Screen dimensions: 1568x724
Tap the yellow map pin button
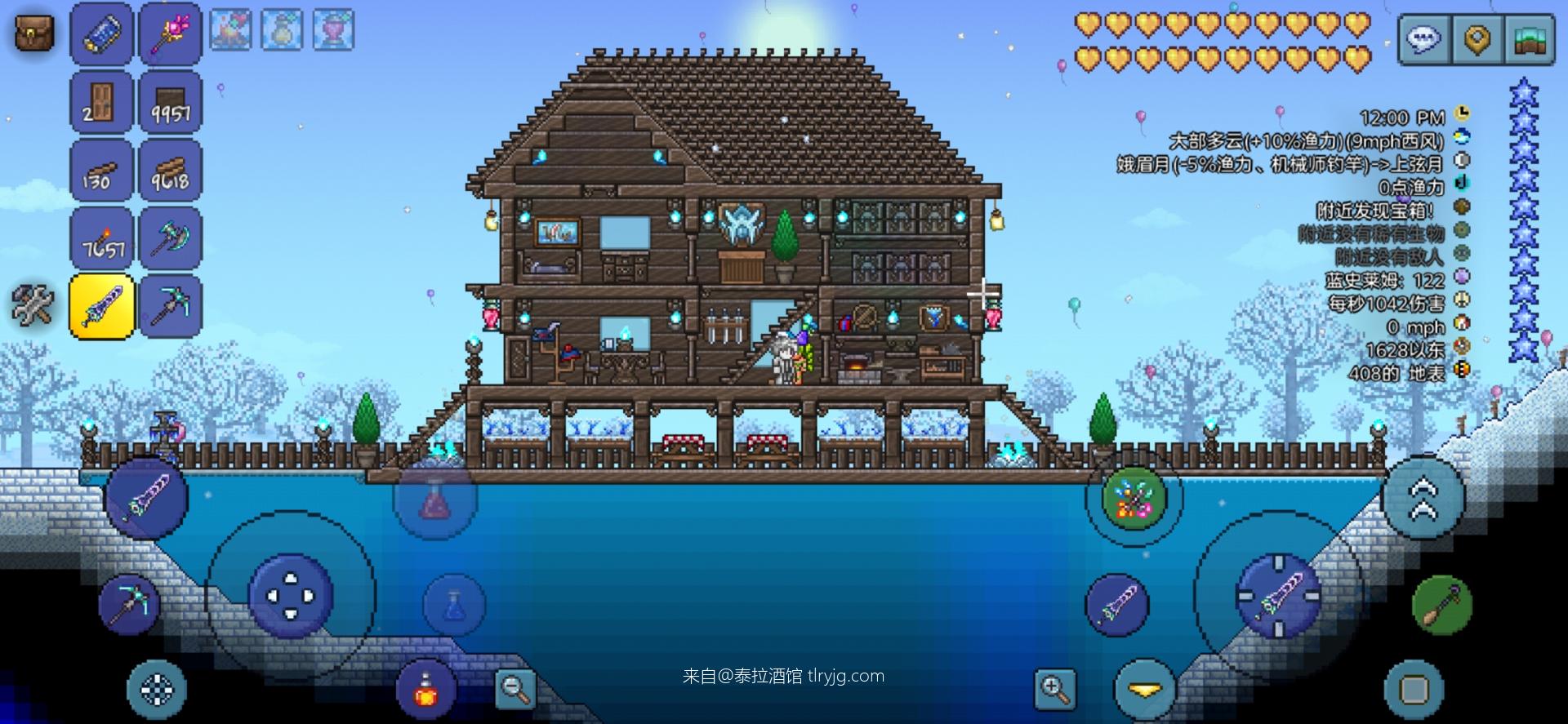click(x=1477, y=38)
